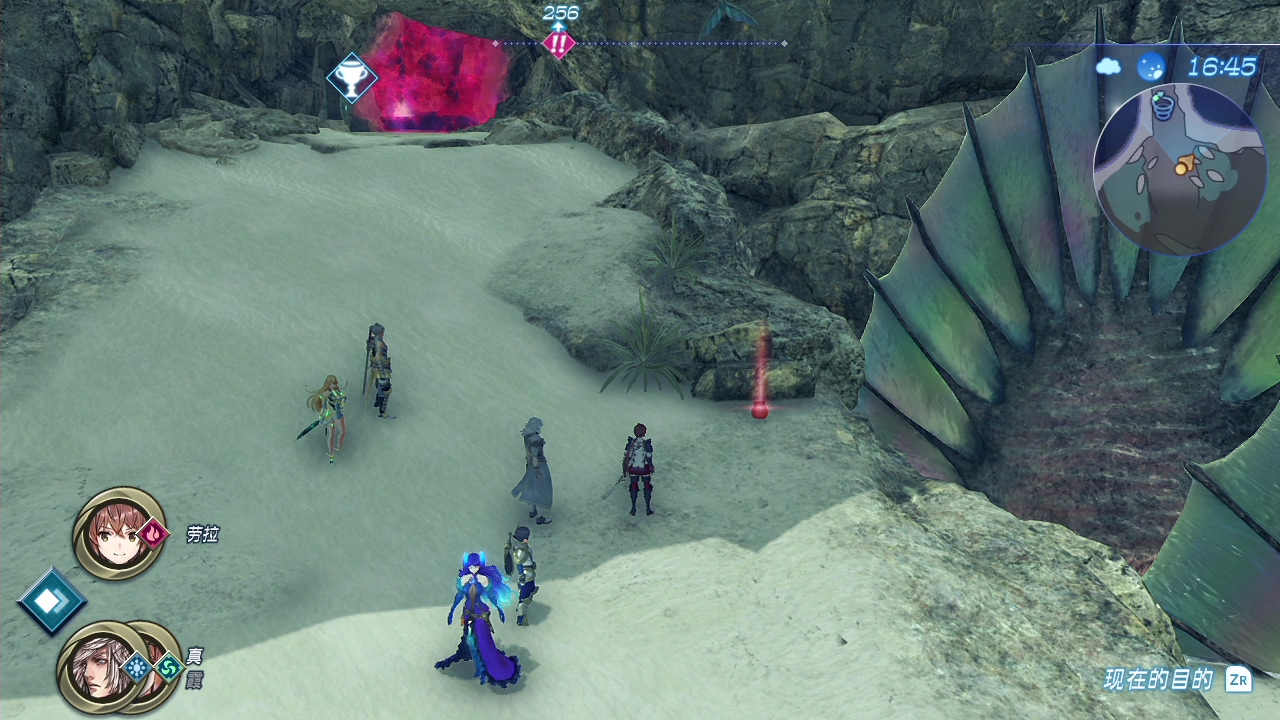Click the blue diamond switch icon
This screenshot has height=720, width=1280.
click(51, 600)
